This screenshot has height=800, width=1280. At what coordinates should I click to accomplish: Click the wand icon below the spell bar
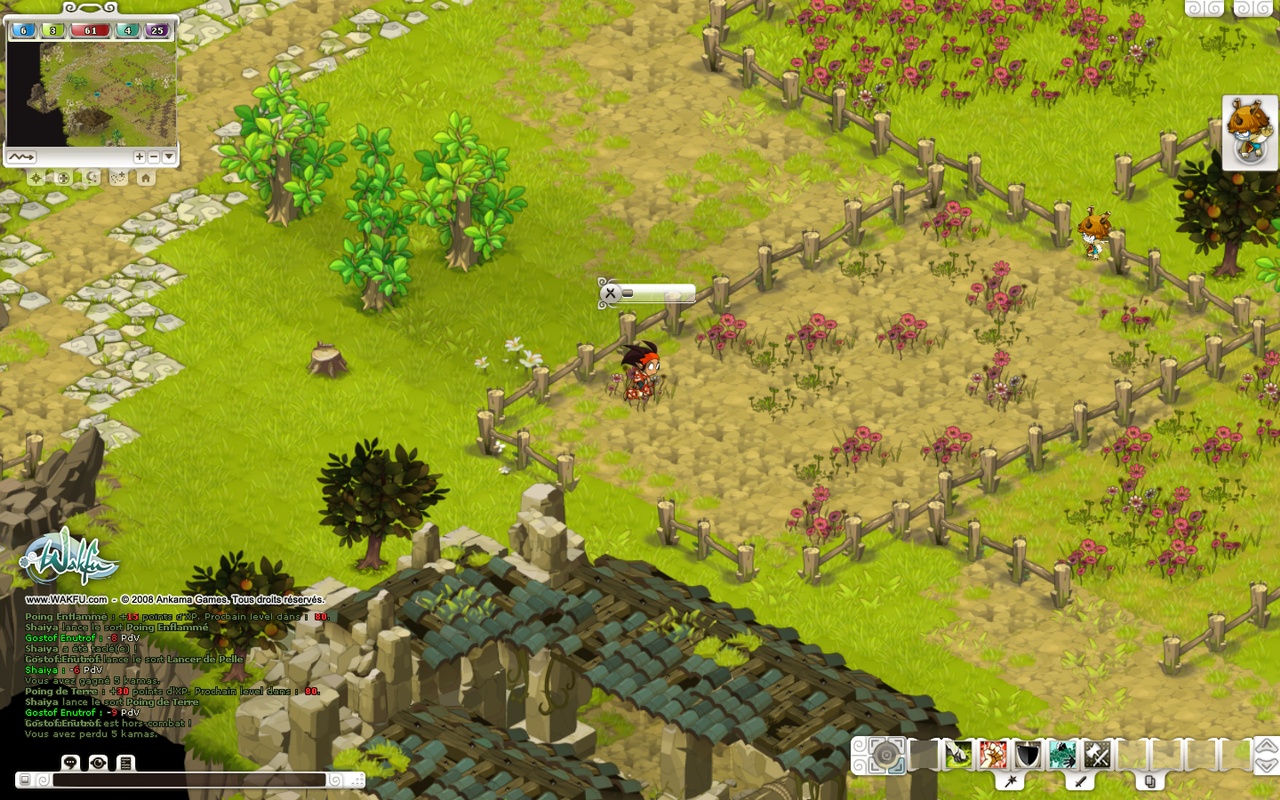(1011, 781)
